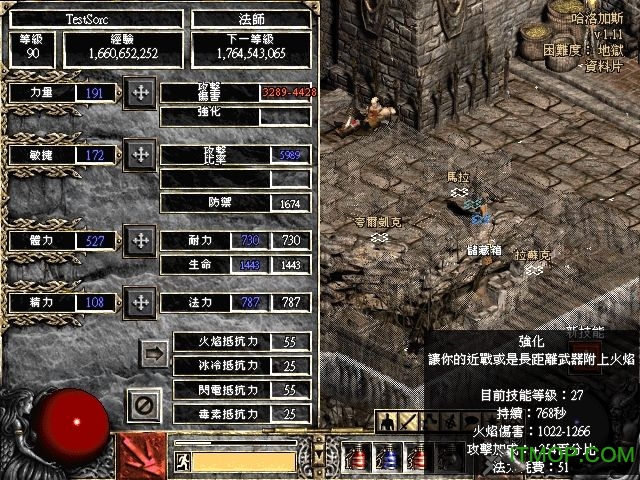
Task: Click the crossed-circle button below the arrow
Action: coord(144,405)
